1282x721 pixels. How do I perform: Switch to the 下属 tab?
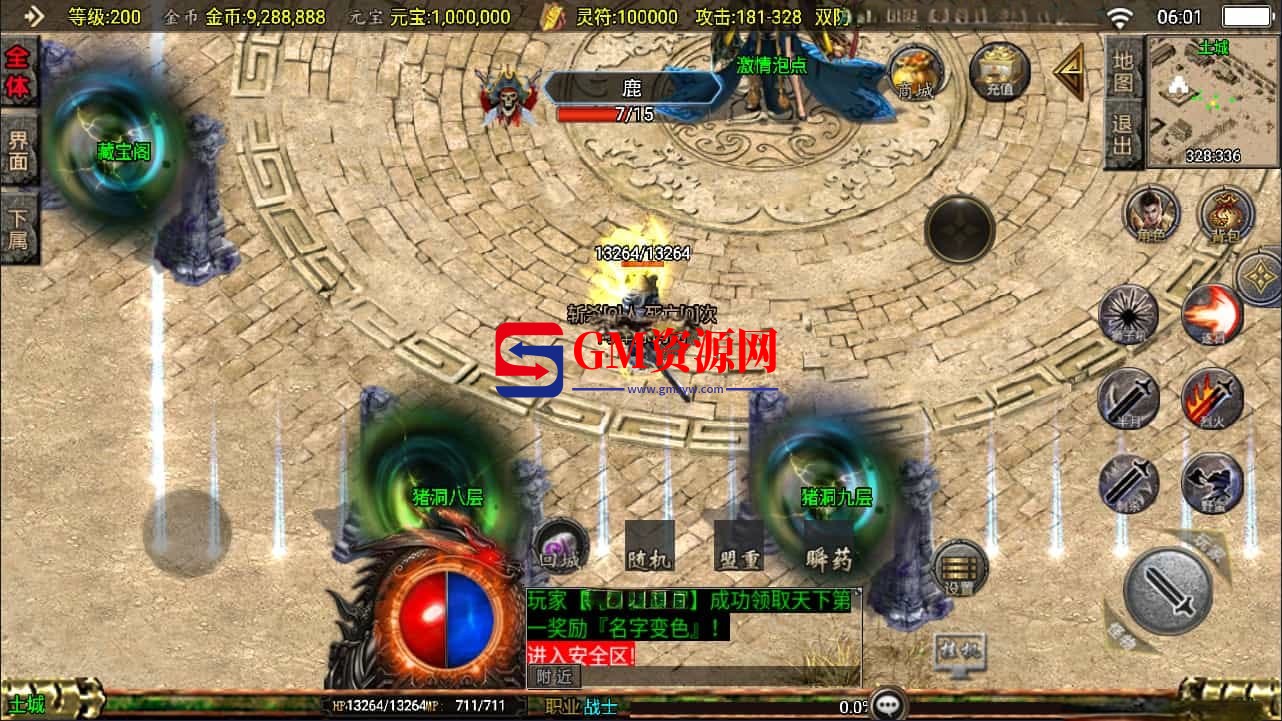pyautogui.click(x=19, y=229)
